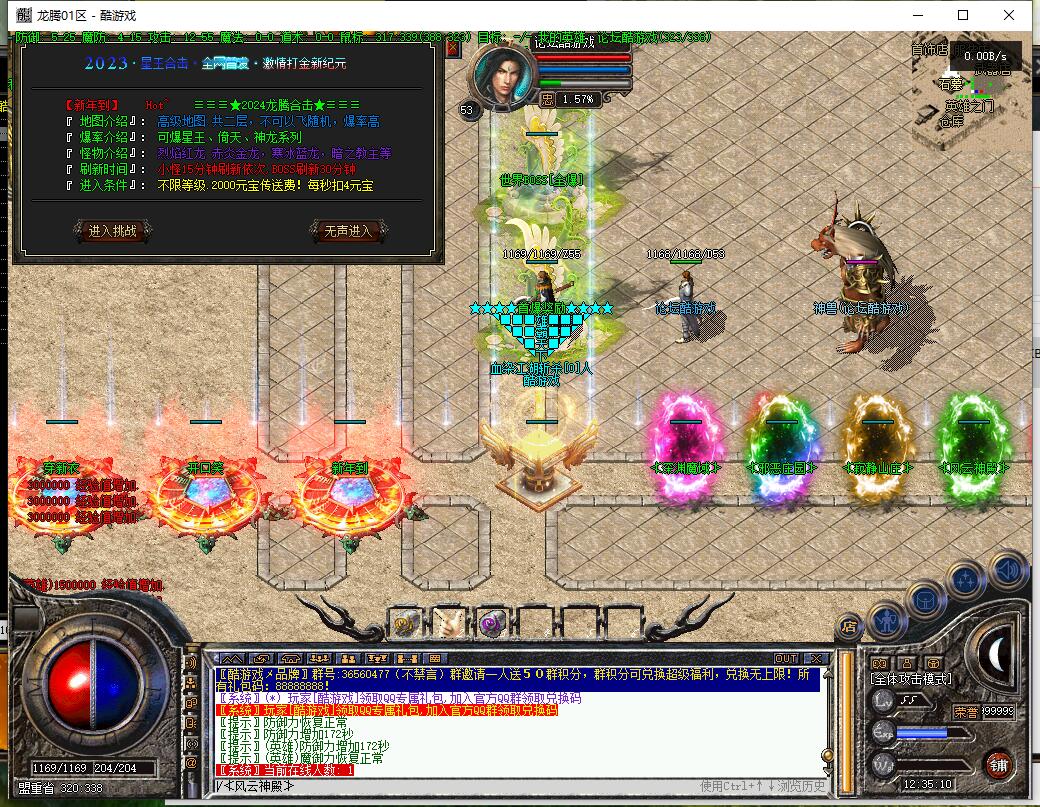Image resolution: width=1040 pixels, height=807 pixels.
Task: Maximize the game window
Action: 963,15
